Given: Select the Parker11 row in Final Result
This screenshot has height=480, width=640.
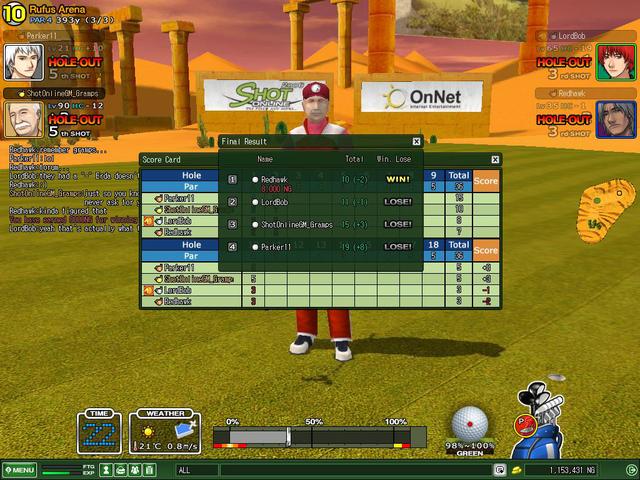Looking at the screenshot, I should 320,246.
